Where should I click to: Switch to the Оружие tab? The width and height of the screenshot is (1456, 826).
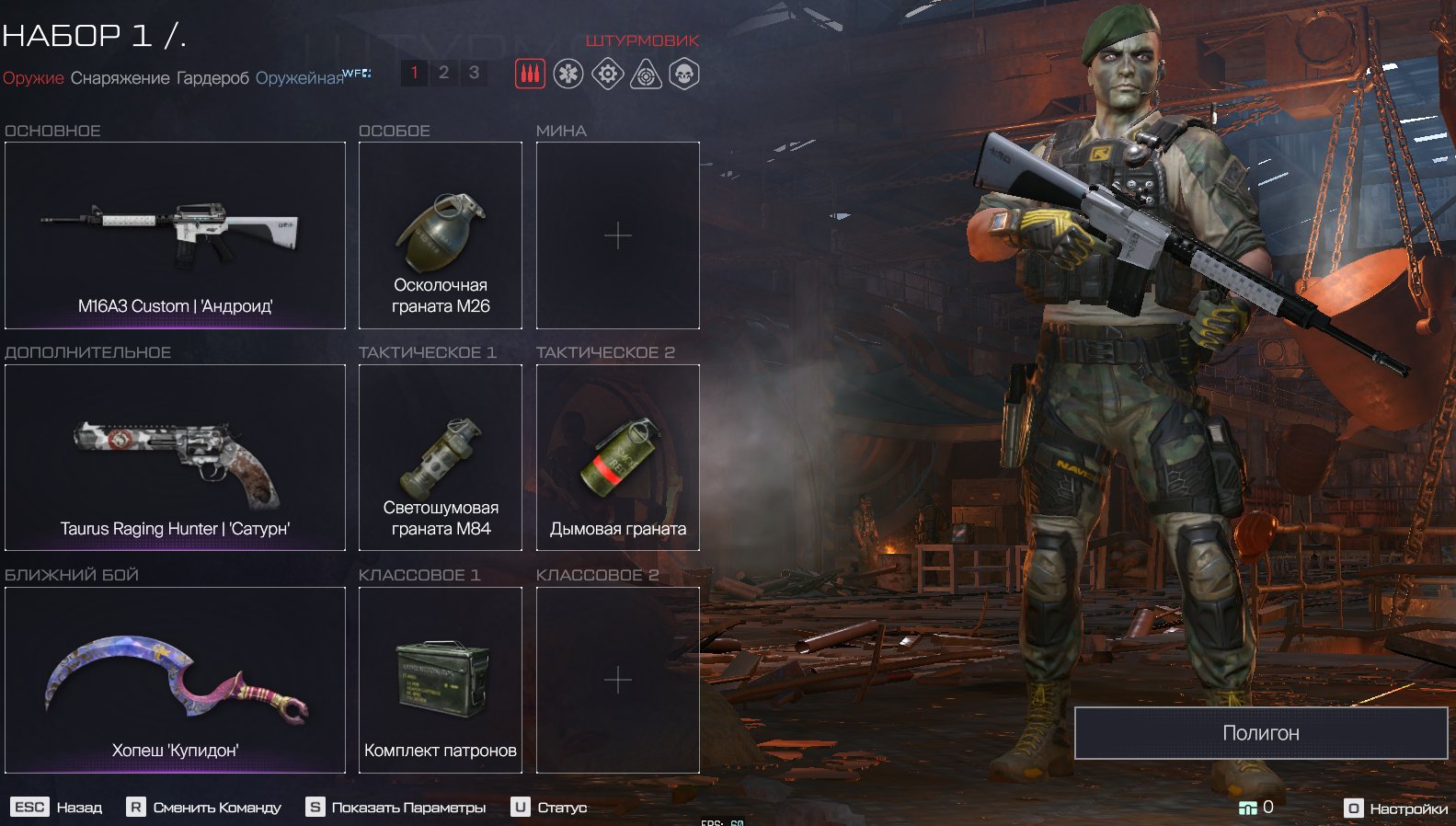pos(33,78)
